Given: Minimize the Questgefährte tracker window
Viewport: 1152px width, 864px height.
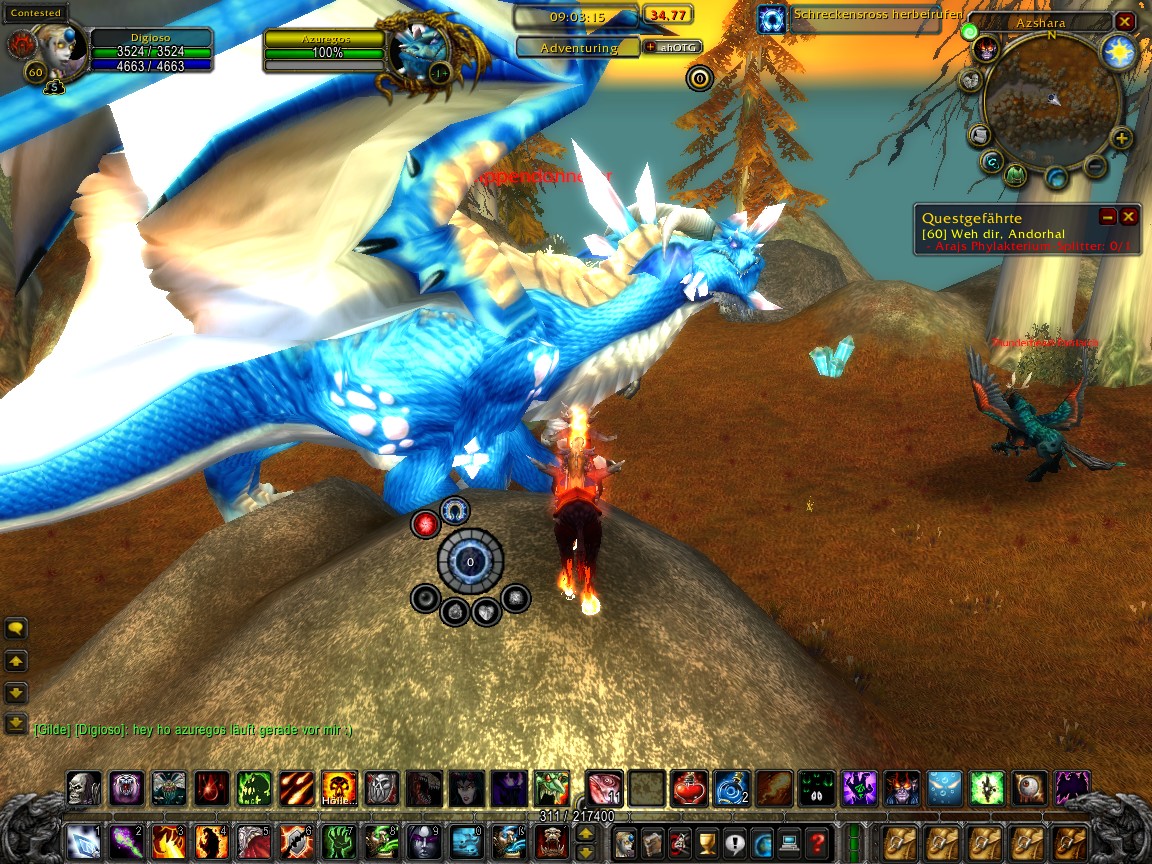Looking at the screenshot, I should tap(1107, 216).
